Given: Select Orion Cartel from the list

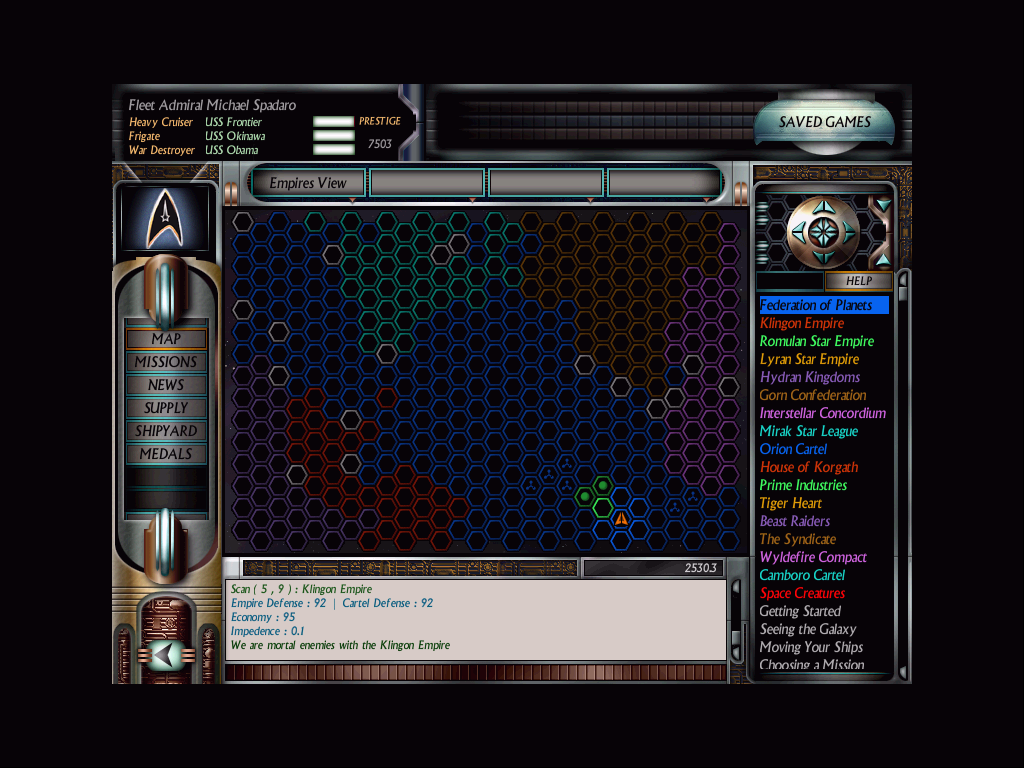Looking at the screenshot, I should [793, 449].
